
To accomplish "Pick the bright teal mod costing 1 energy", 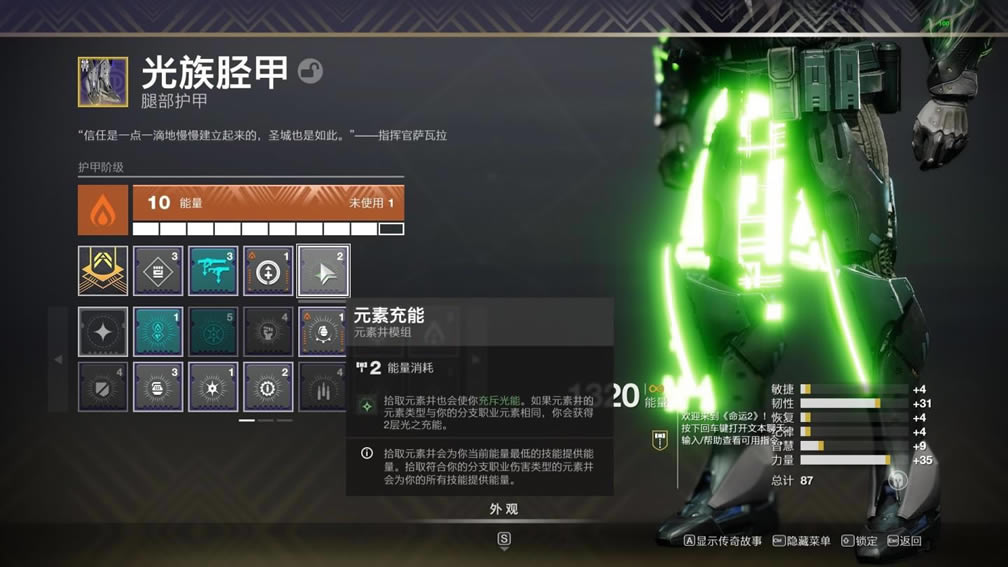I will pyautogui.click(x=158, y=331).
